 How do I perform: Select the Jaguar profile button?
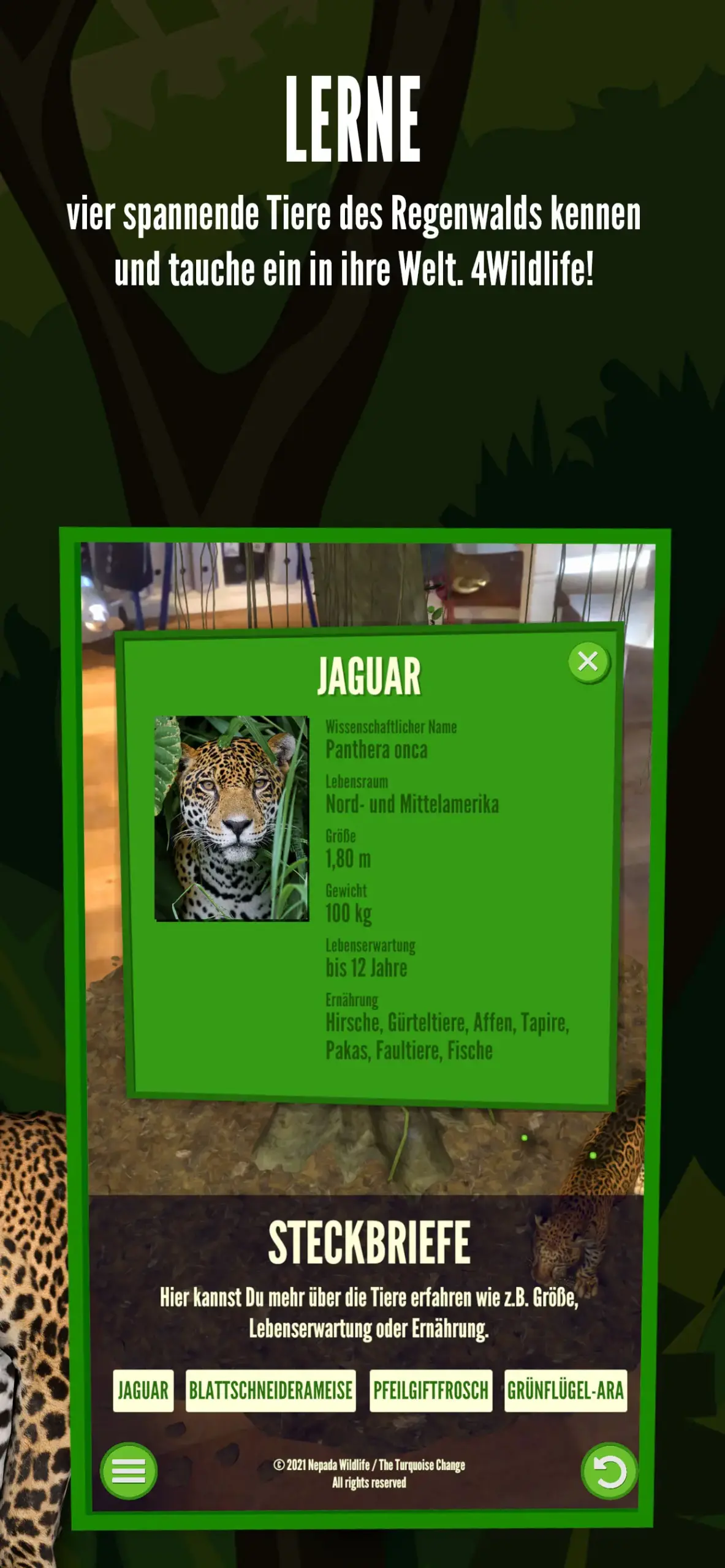tap(143, 1391)
